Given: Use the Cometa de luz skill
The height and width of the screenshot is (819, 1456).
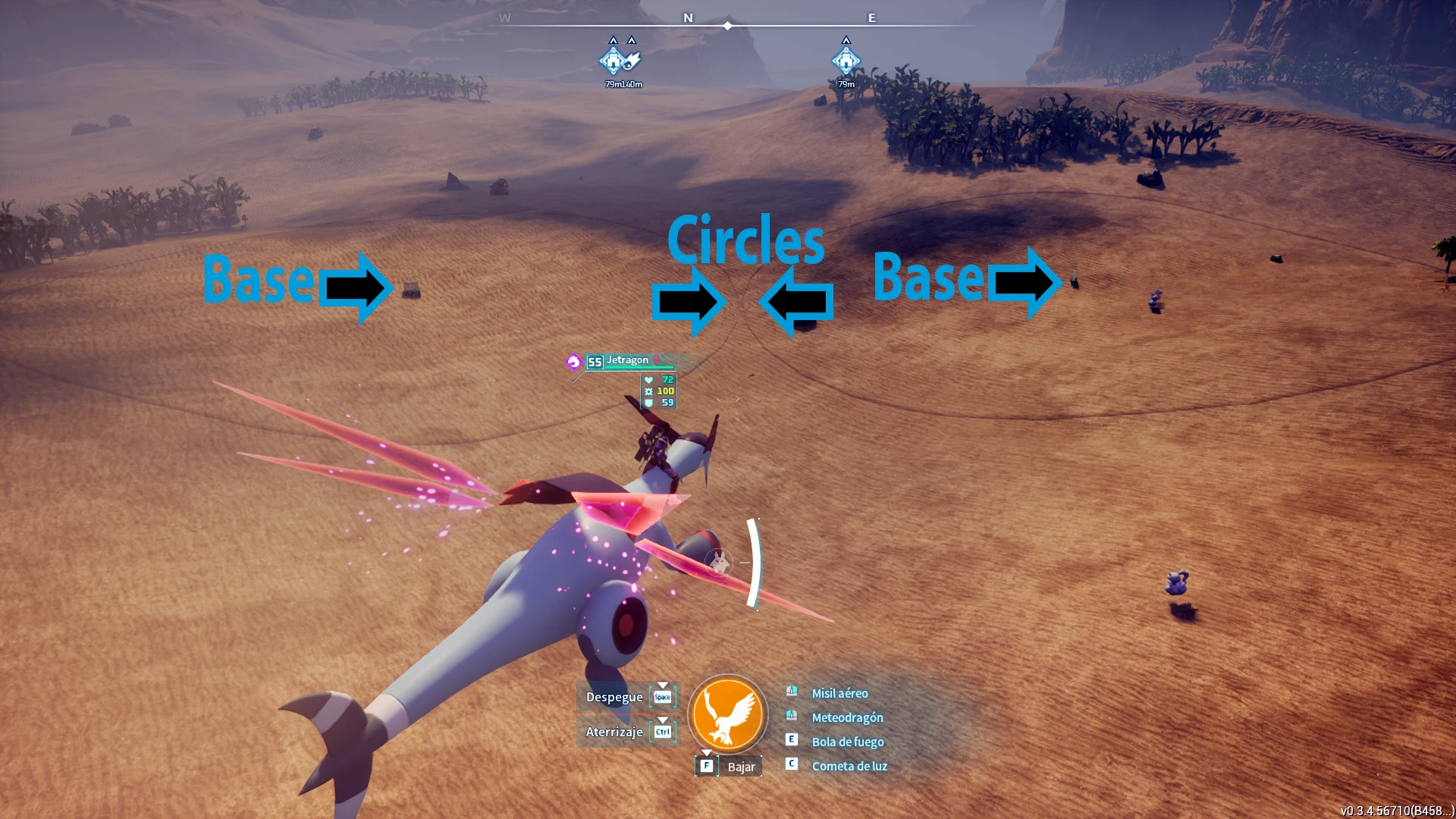Looking at the screenshot, I should (x=849, y=766).
